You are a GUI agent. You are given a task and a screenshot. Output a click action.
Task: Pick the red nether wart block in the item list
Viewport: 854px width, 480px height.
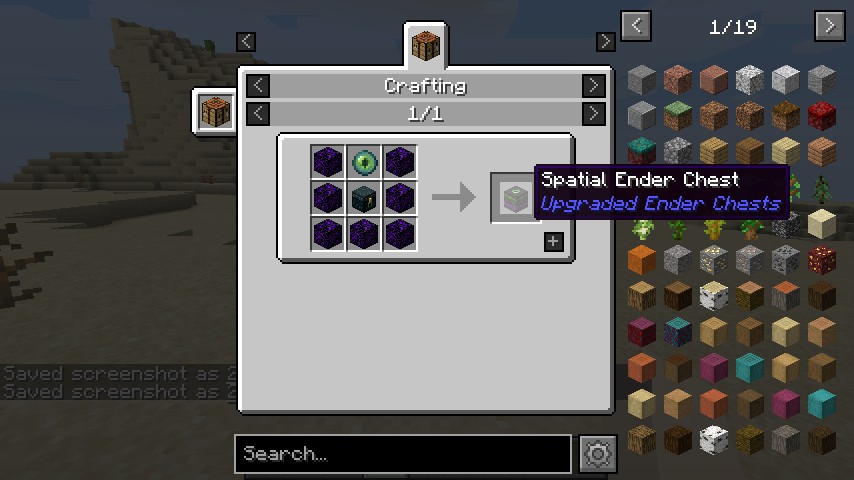[x=821, y=115]
